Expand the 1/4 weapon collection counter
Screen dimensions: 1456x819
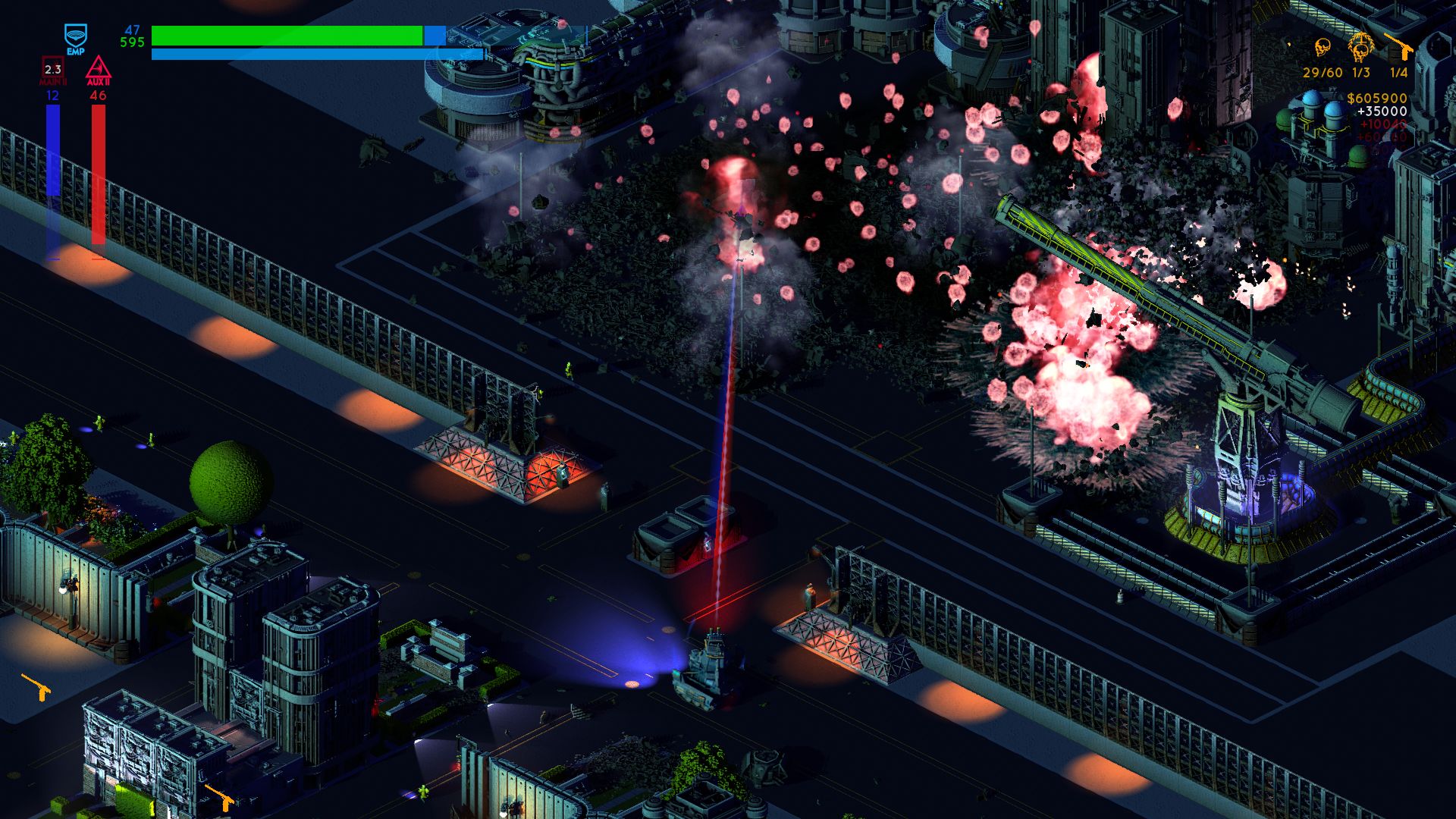pyautogui.click(x=1399, y=72)
